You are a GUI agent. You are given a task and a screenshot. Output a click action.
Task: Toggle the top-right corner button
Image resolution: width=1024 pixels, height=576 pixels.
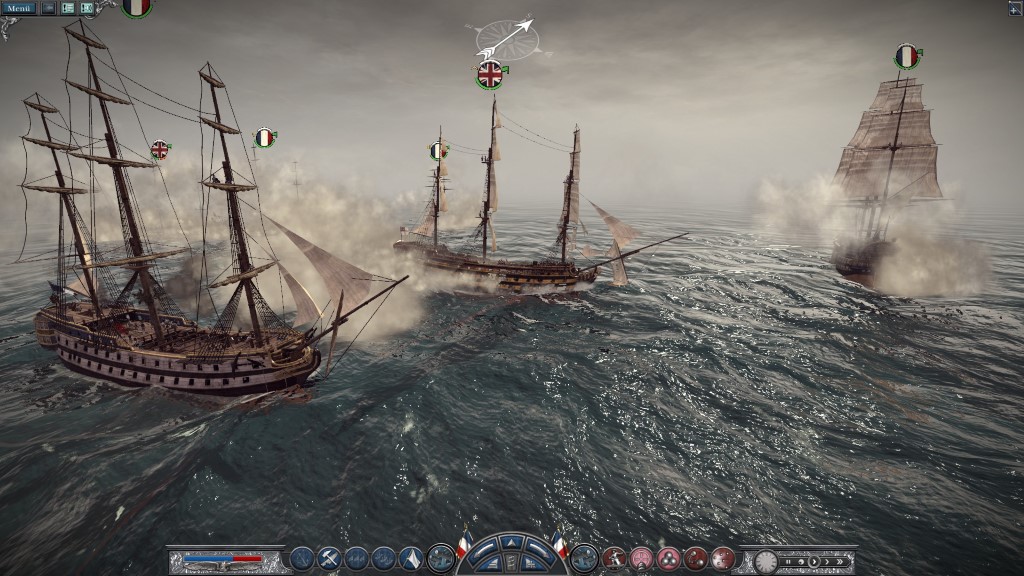[x=1015, y=8]
